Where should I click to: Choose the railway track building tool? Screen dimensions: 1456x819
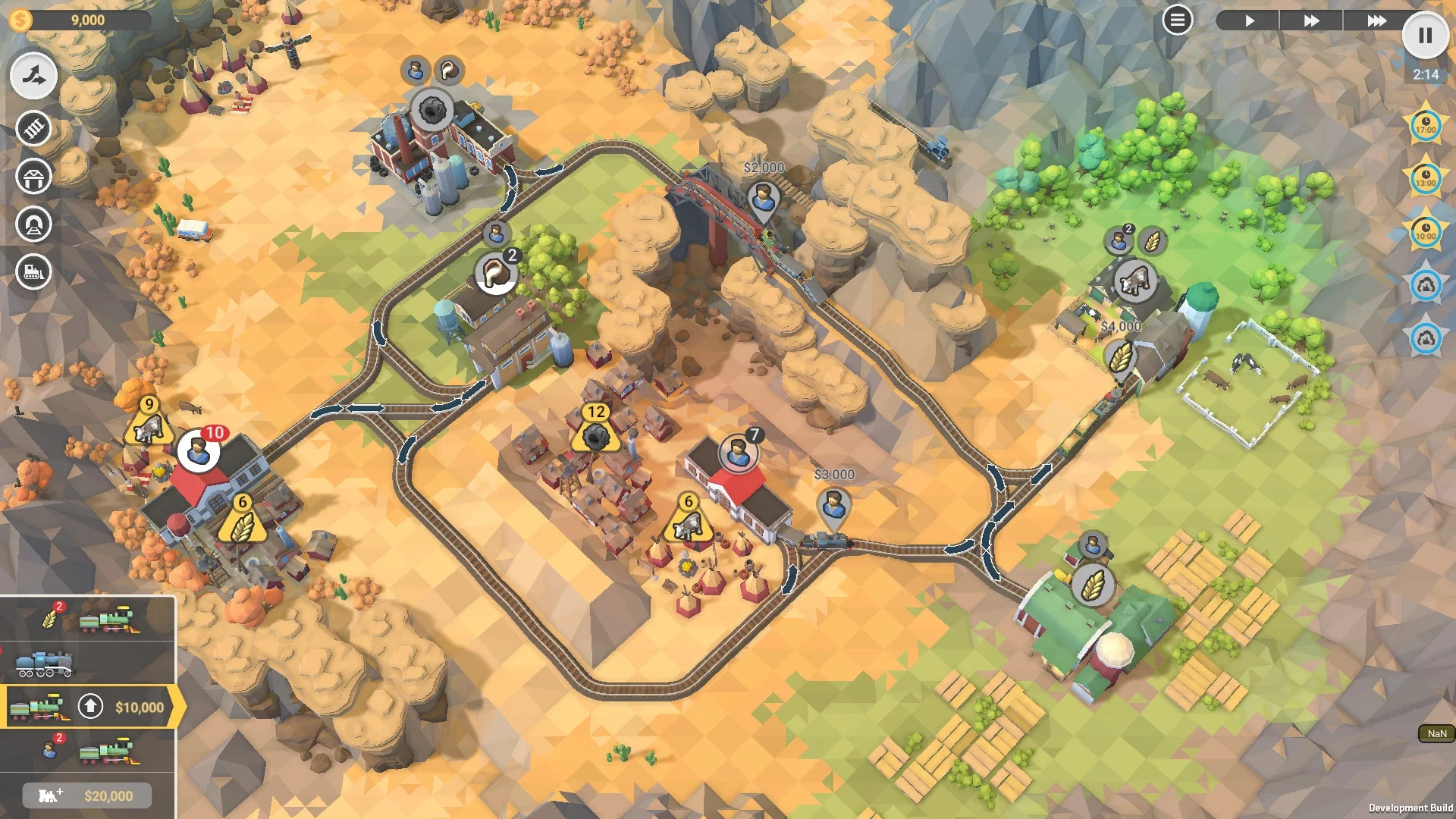click(33, 128)
